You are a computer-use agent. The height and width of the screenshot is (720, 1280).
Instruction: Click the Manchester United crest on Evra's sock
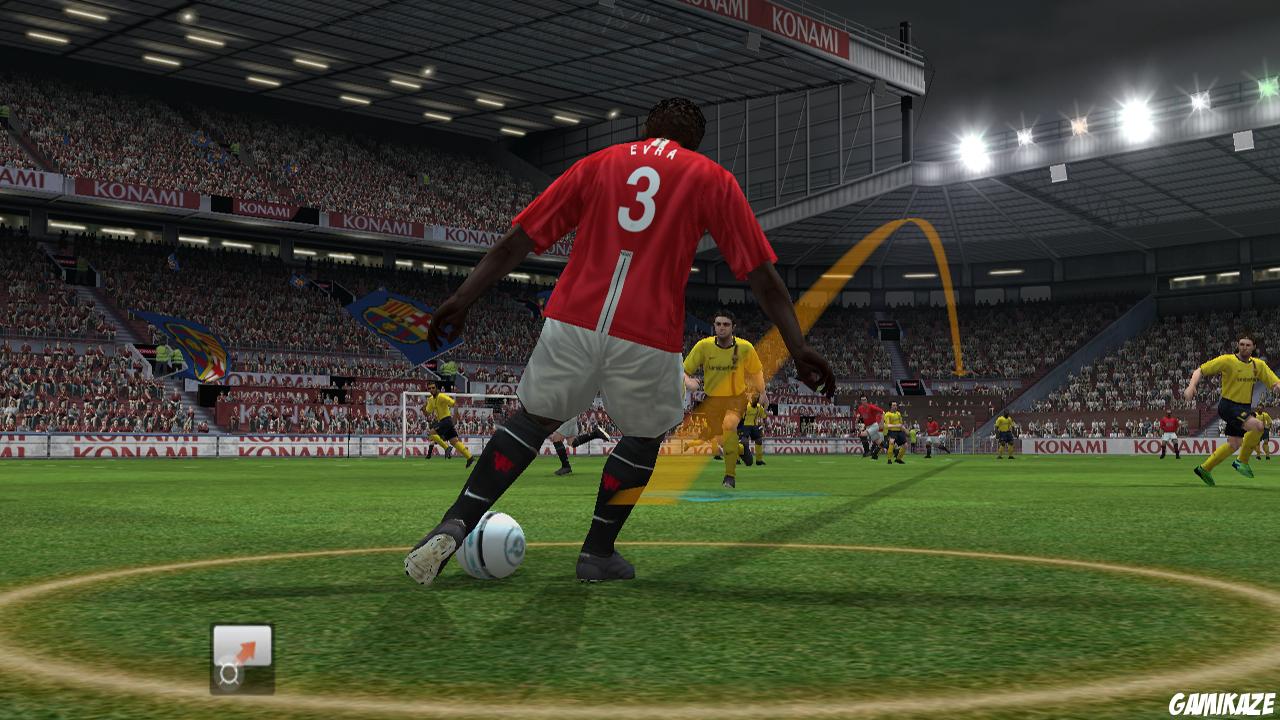502,463
